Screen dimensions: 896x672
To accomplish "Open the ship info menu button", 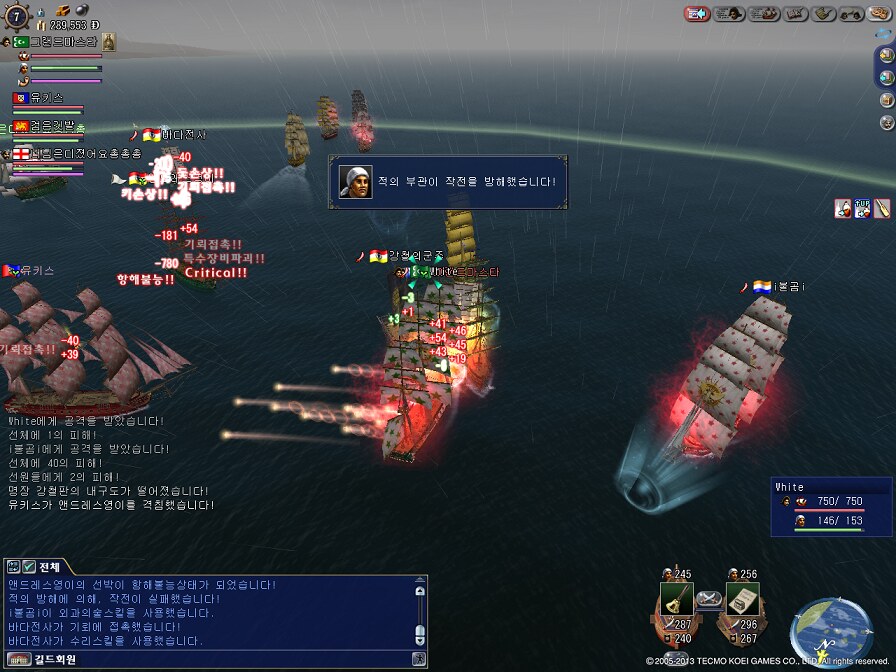I will (x=765, y=14).
